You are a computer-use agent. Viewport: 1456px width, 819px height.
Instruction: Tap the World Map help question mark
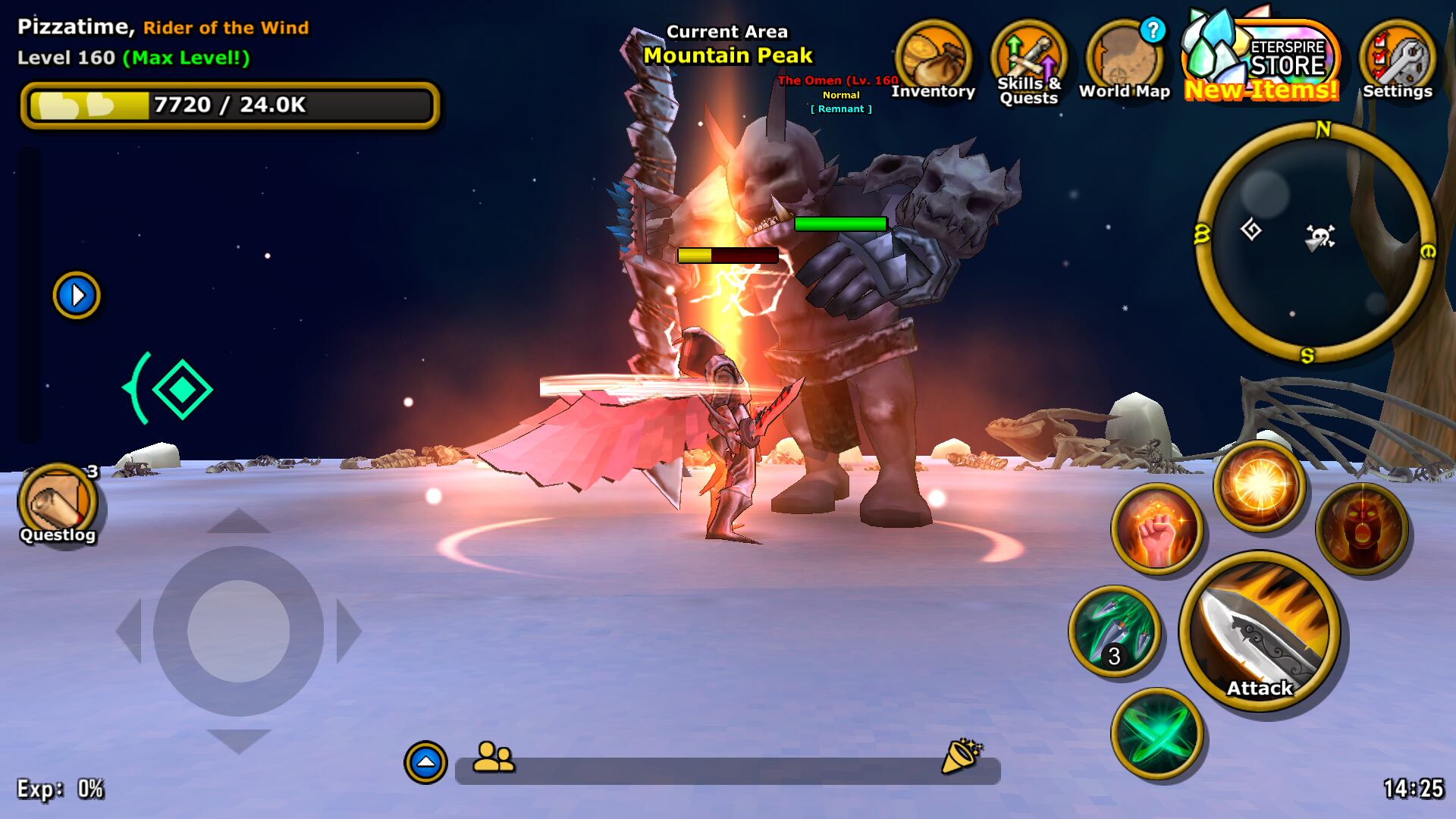pos(1153,32)
